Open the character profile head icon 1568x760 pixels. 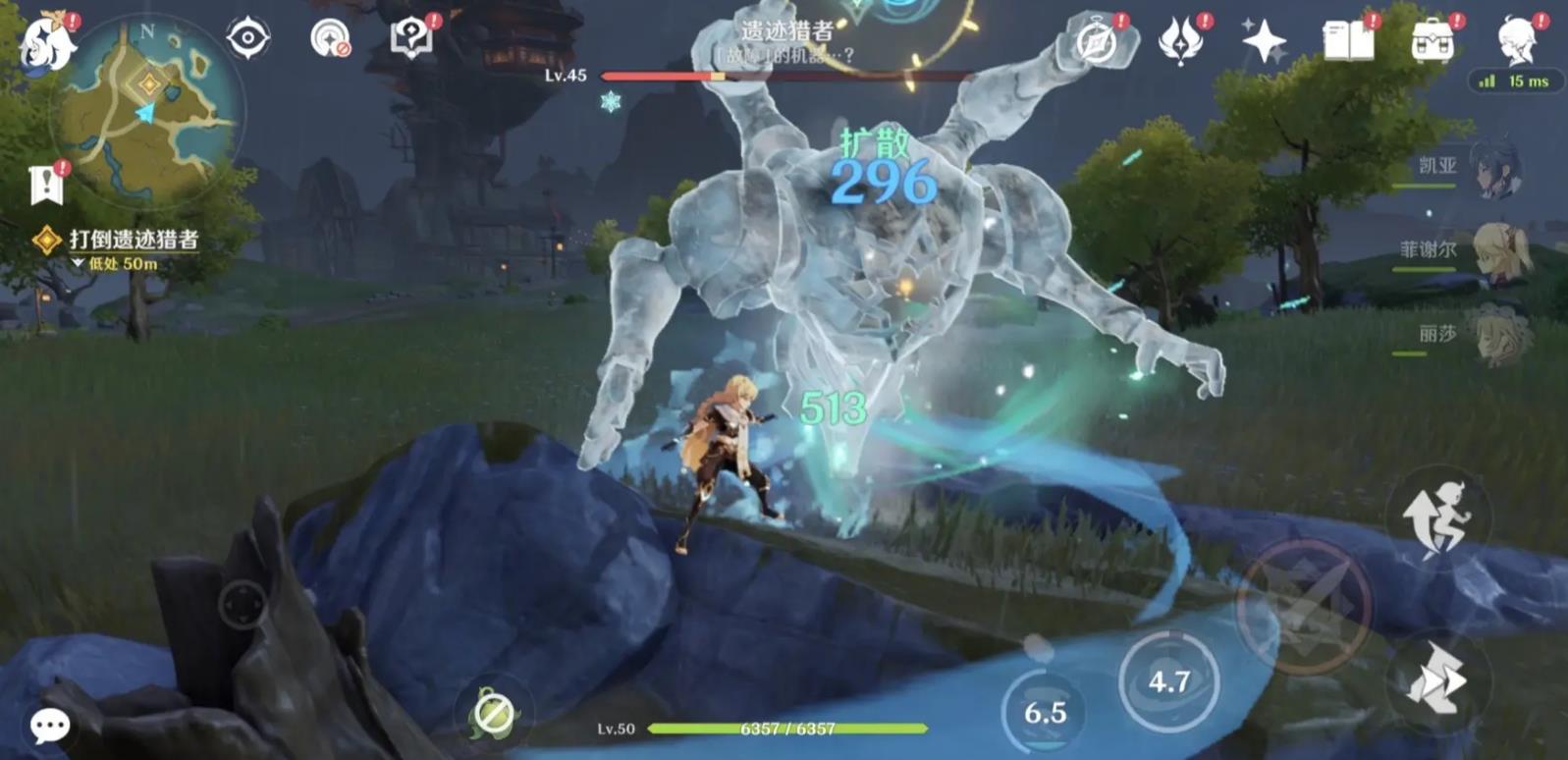pos(1516,39)
